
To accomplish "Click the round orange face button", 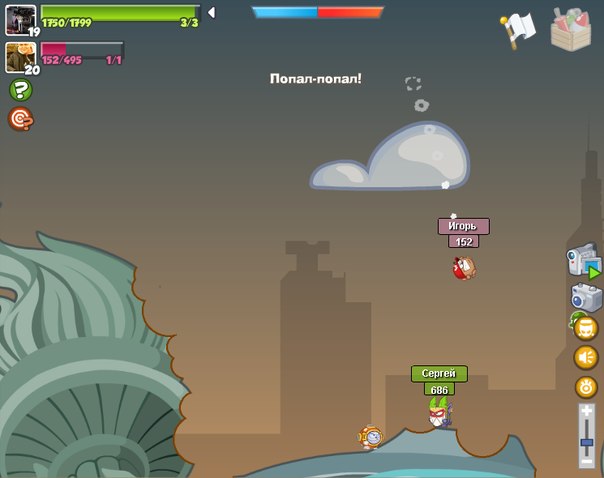I will [x=586, y=328].
